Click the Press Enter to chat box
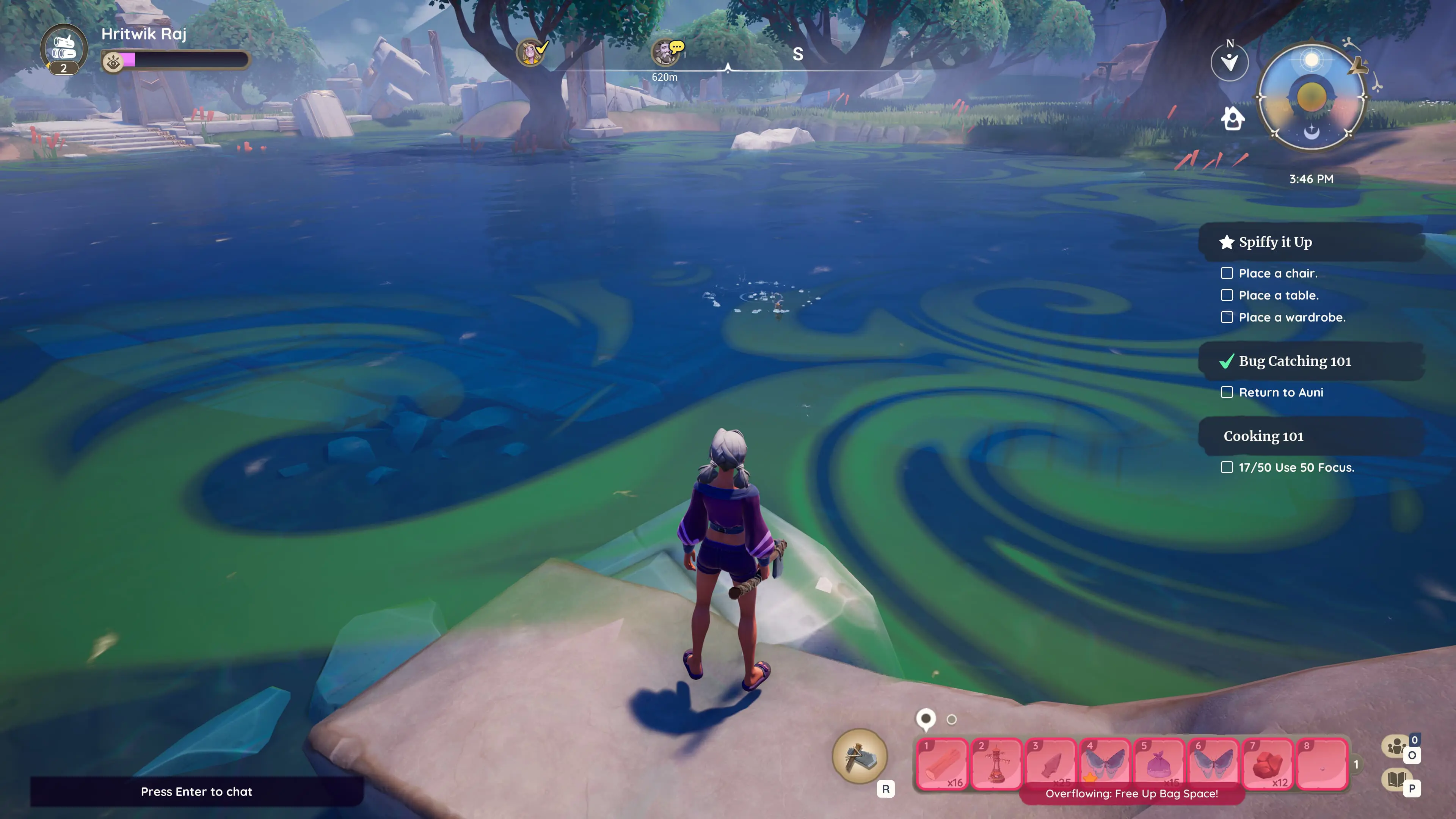Viewport: 1456px width, 819px height. (x=197, y=792)
